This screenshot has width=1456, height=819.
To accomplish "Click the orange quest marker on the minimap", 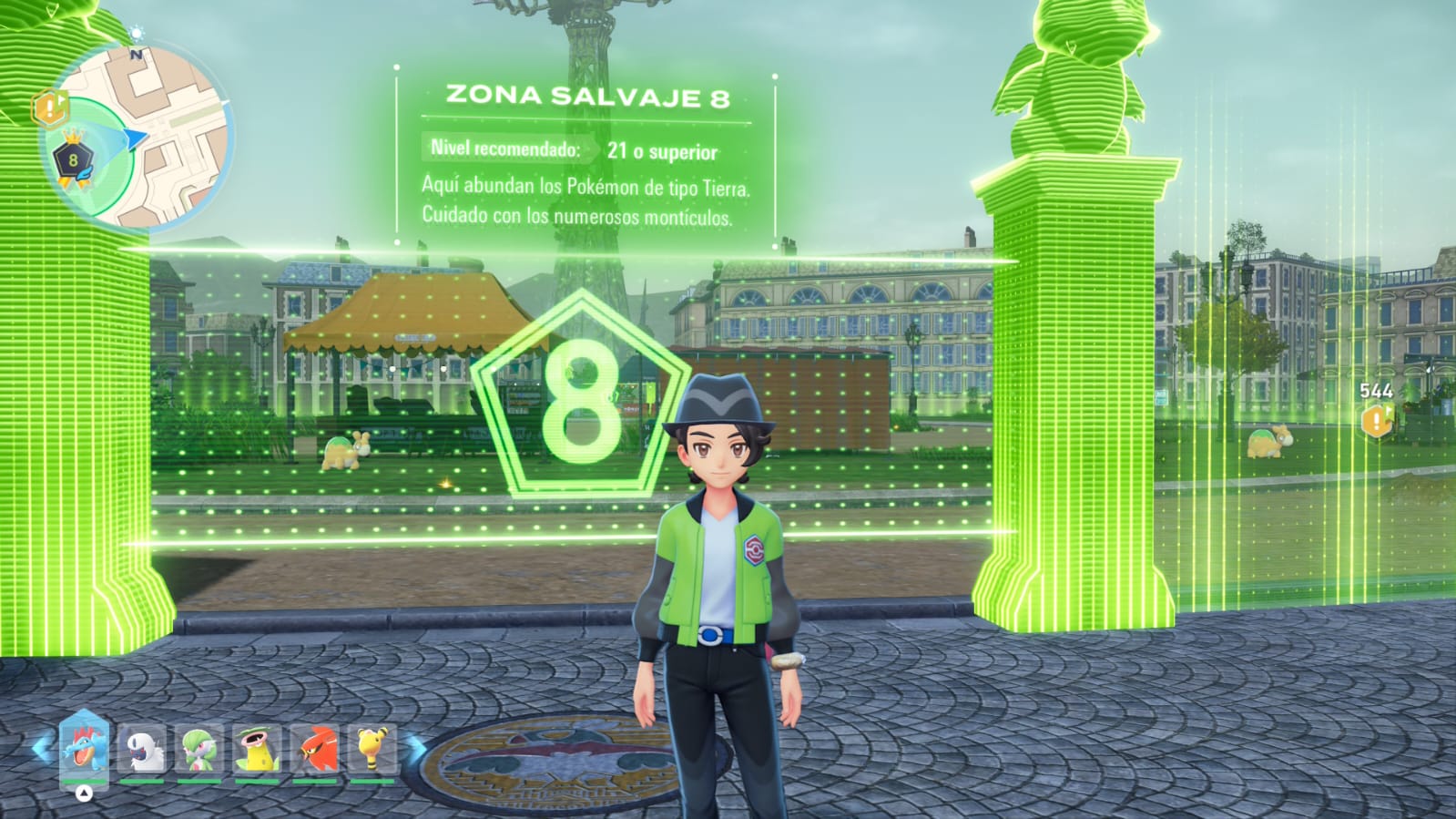I will (x=50, y=108).
